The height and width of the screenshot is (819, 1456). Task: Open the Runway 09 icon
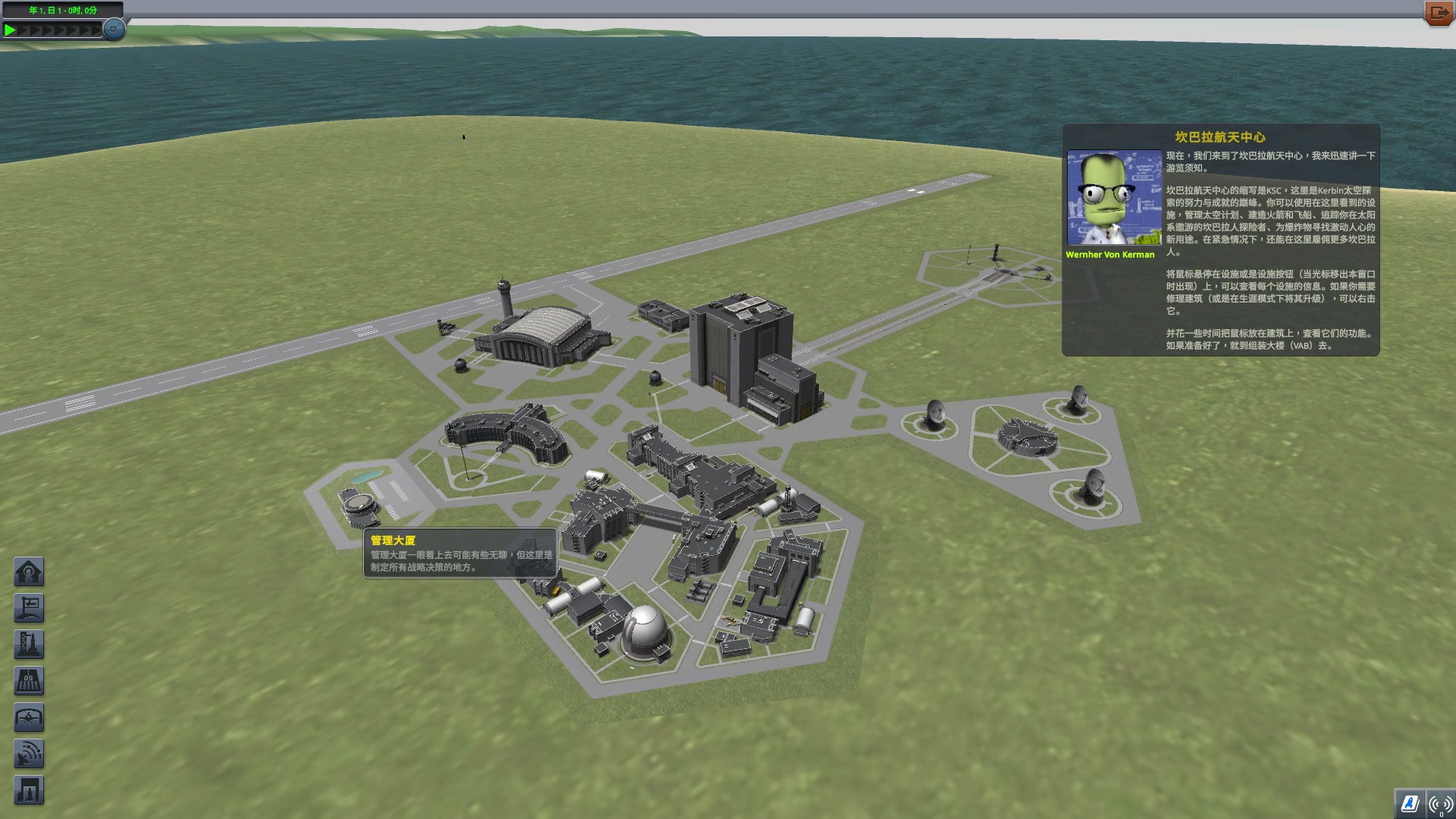[29, 679]
